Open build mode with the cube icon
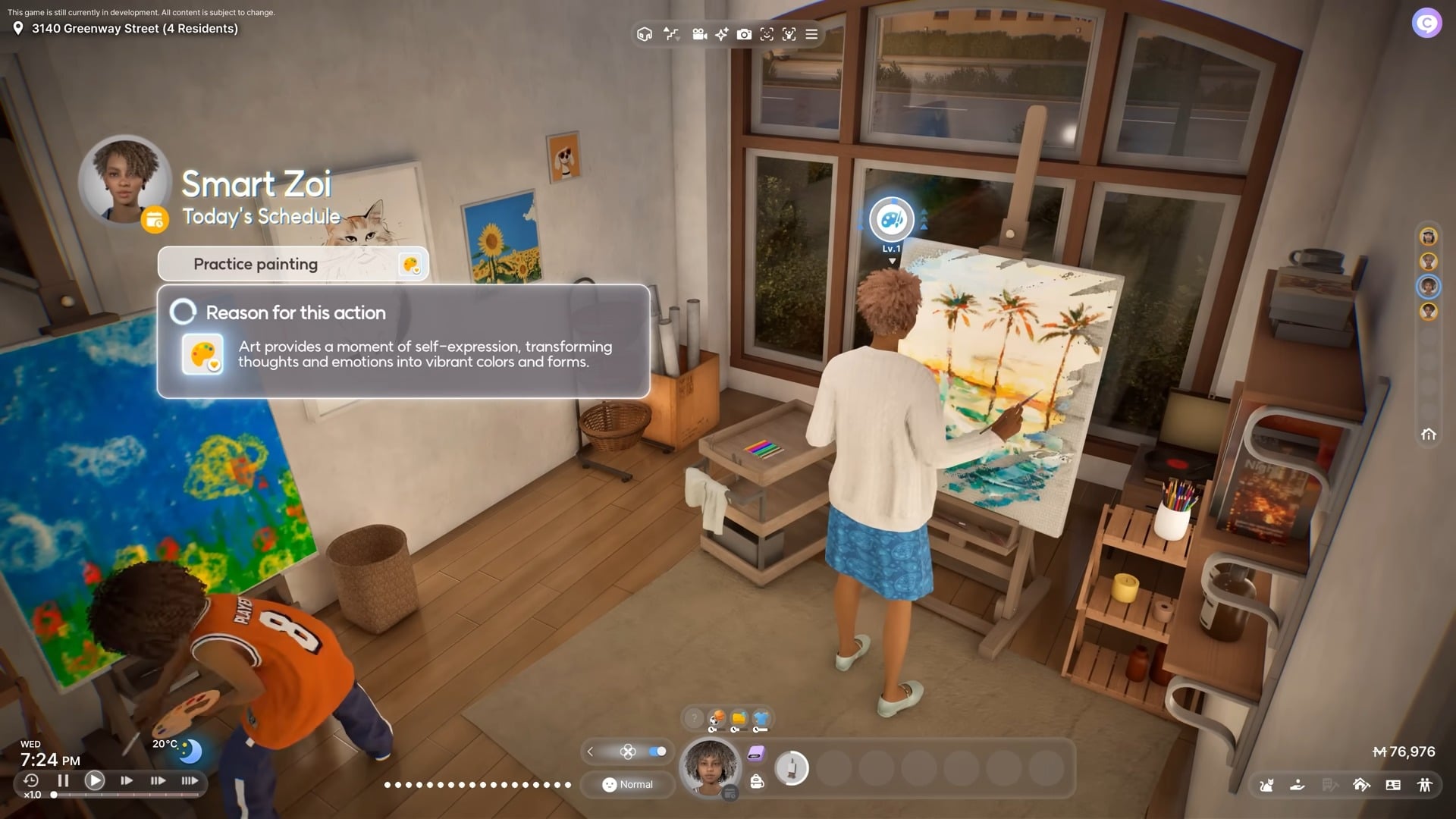Image resolution: width=1456 pixels, height=819 pixels. click(644, 35)
